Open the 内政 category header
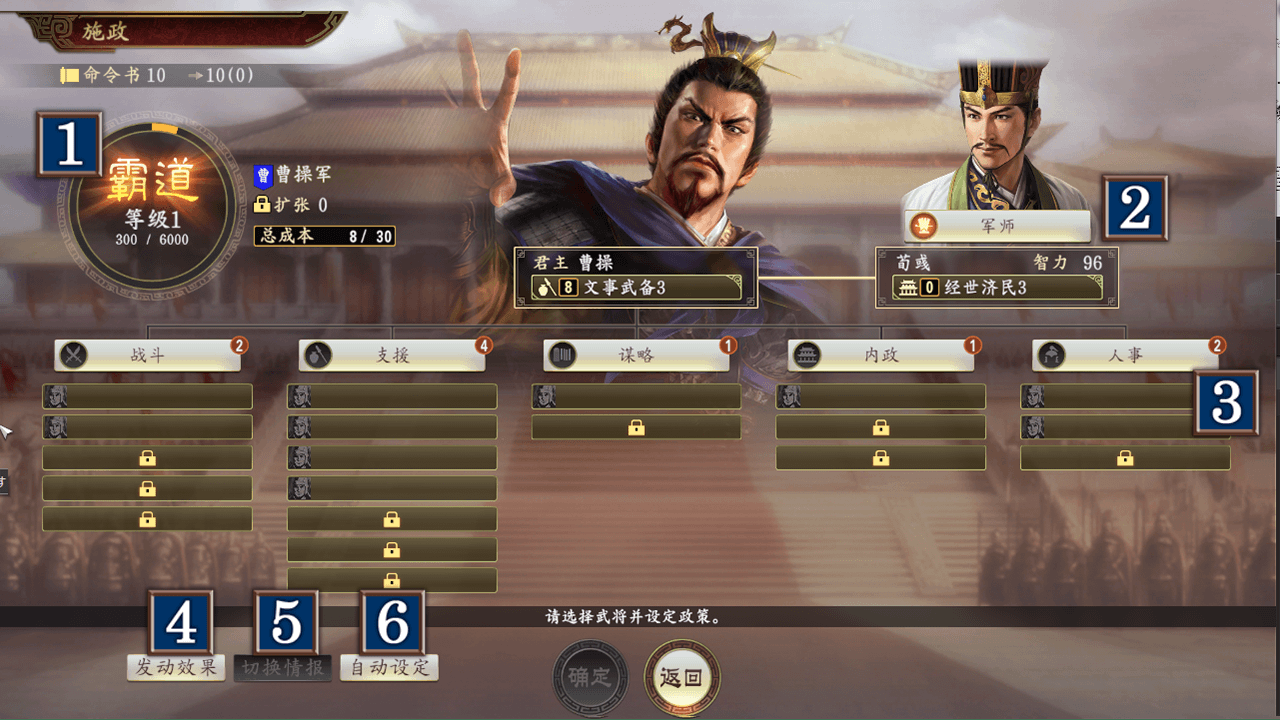The width and height of the screenshot is (1280, 720). pyautogui.click(x=881, y=355)
